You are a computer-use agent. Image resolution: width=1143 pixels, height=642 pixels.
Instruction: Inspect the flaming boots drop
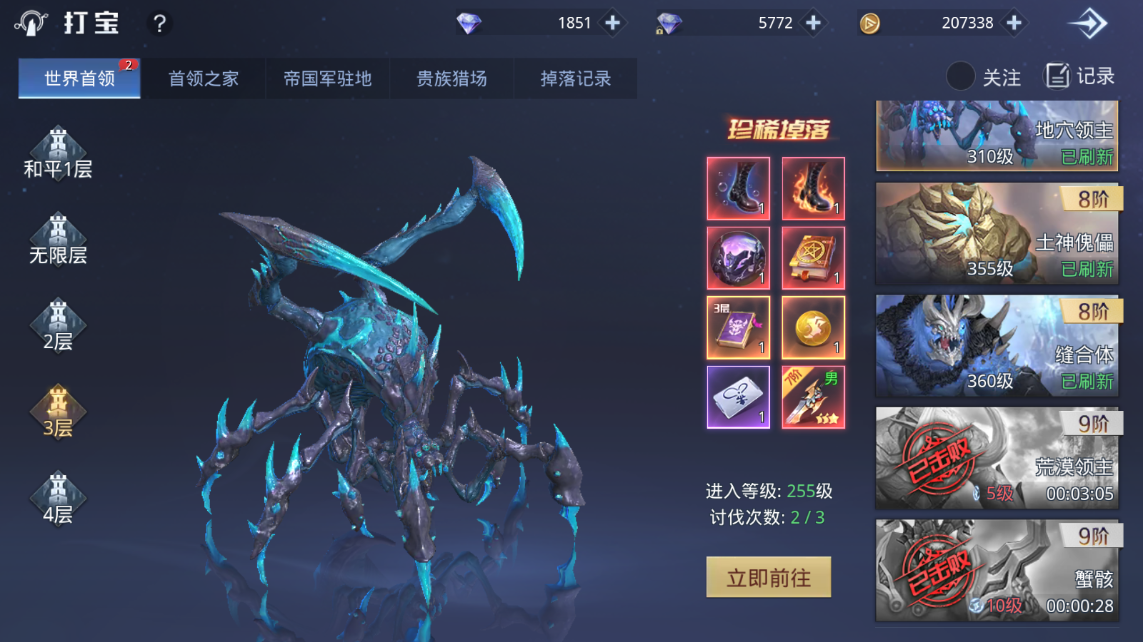click(x=813, y=189)
